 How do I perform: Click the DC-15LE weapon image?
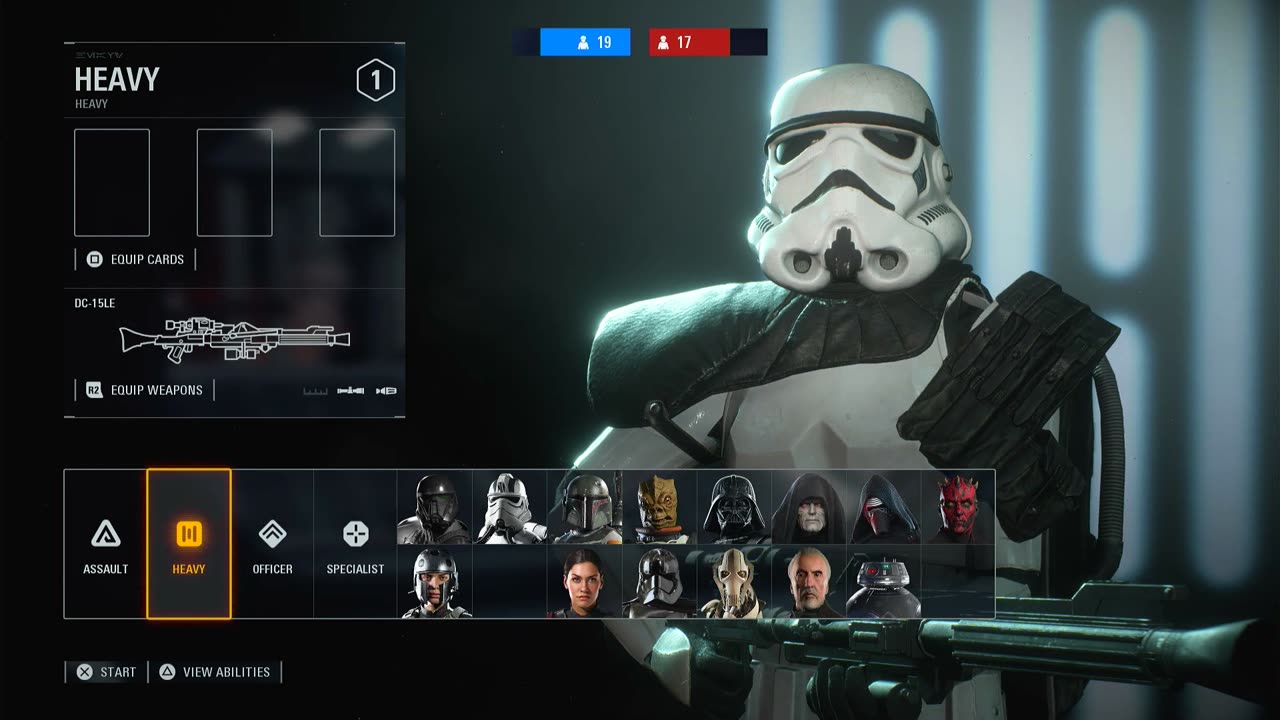click(x=235, y=341)
